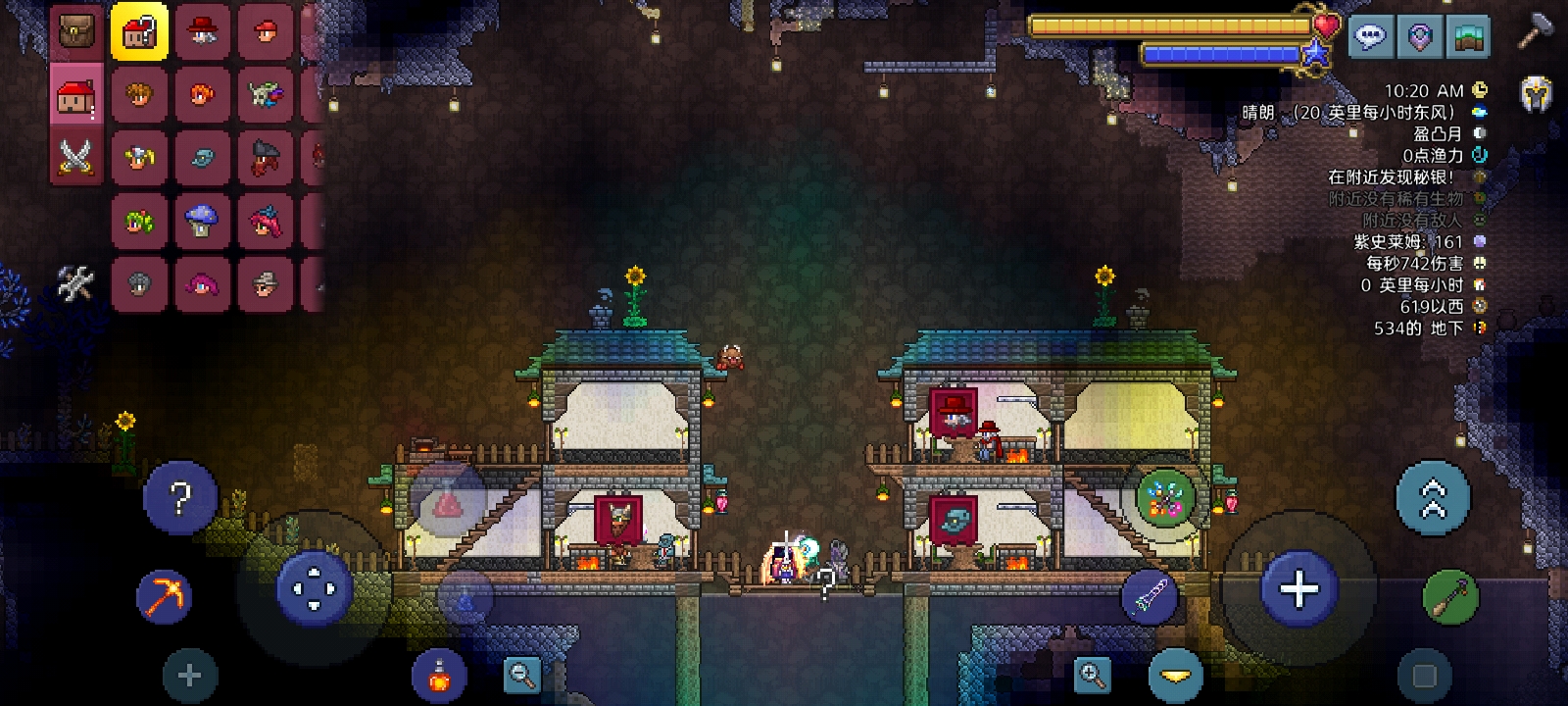Select the housing query button
The image size is (1568, 706).
tap(139, 31)
